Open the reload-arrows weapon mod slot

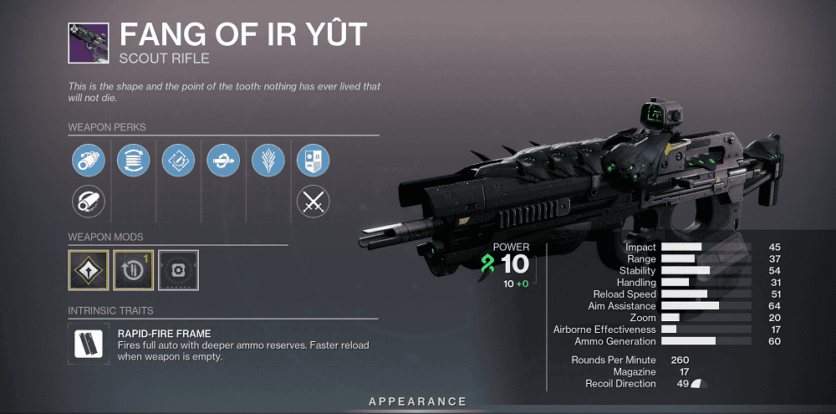point(133,270)
